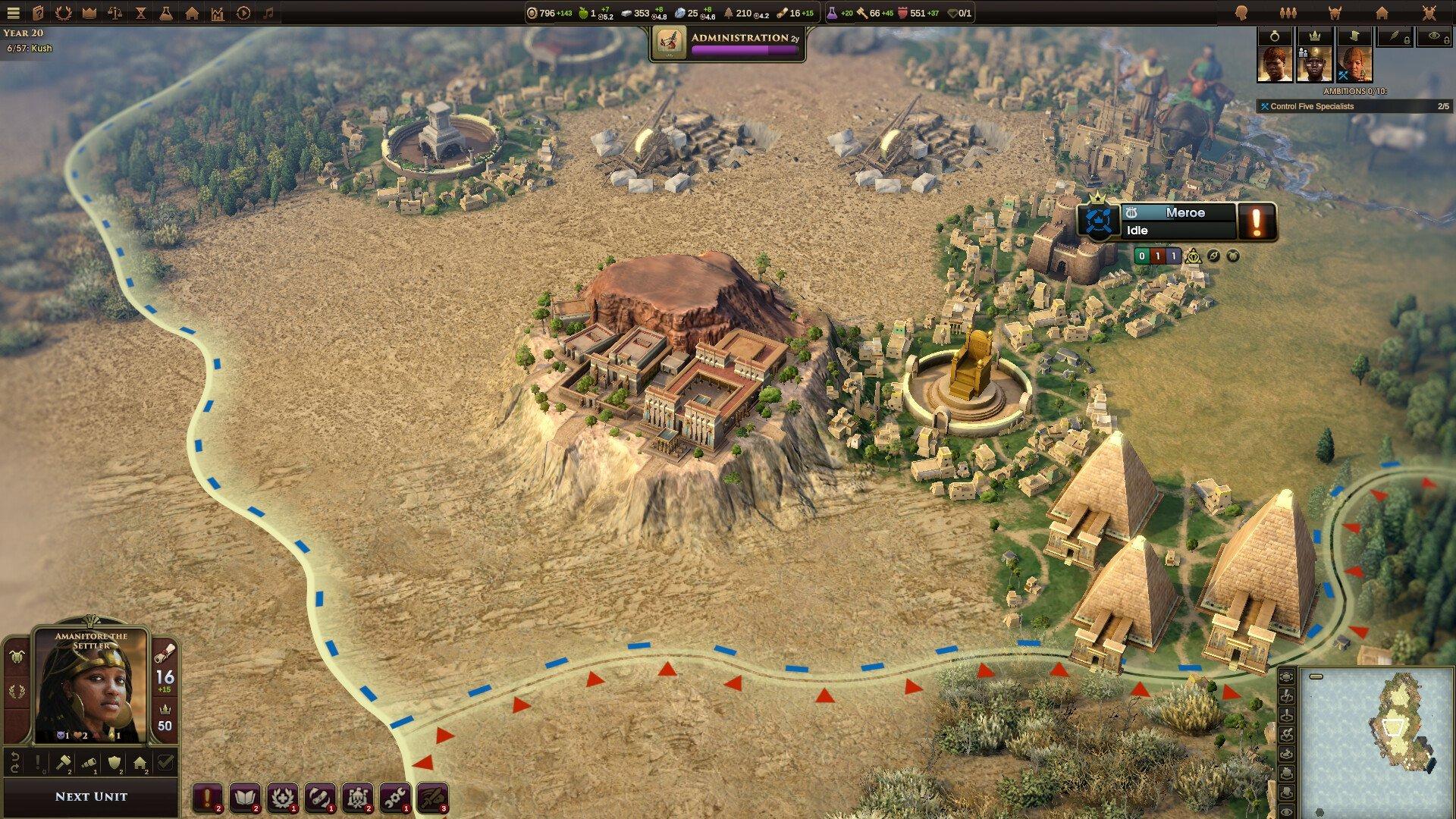Click the music note icon in top toolbar

point(268,11)
